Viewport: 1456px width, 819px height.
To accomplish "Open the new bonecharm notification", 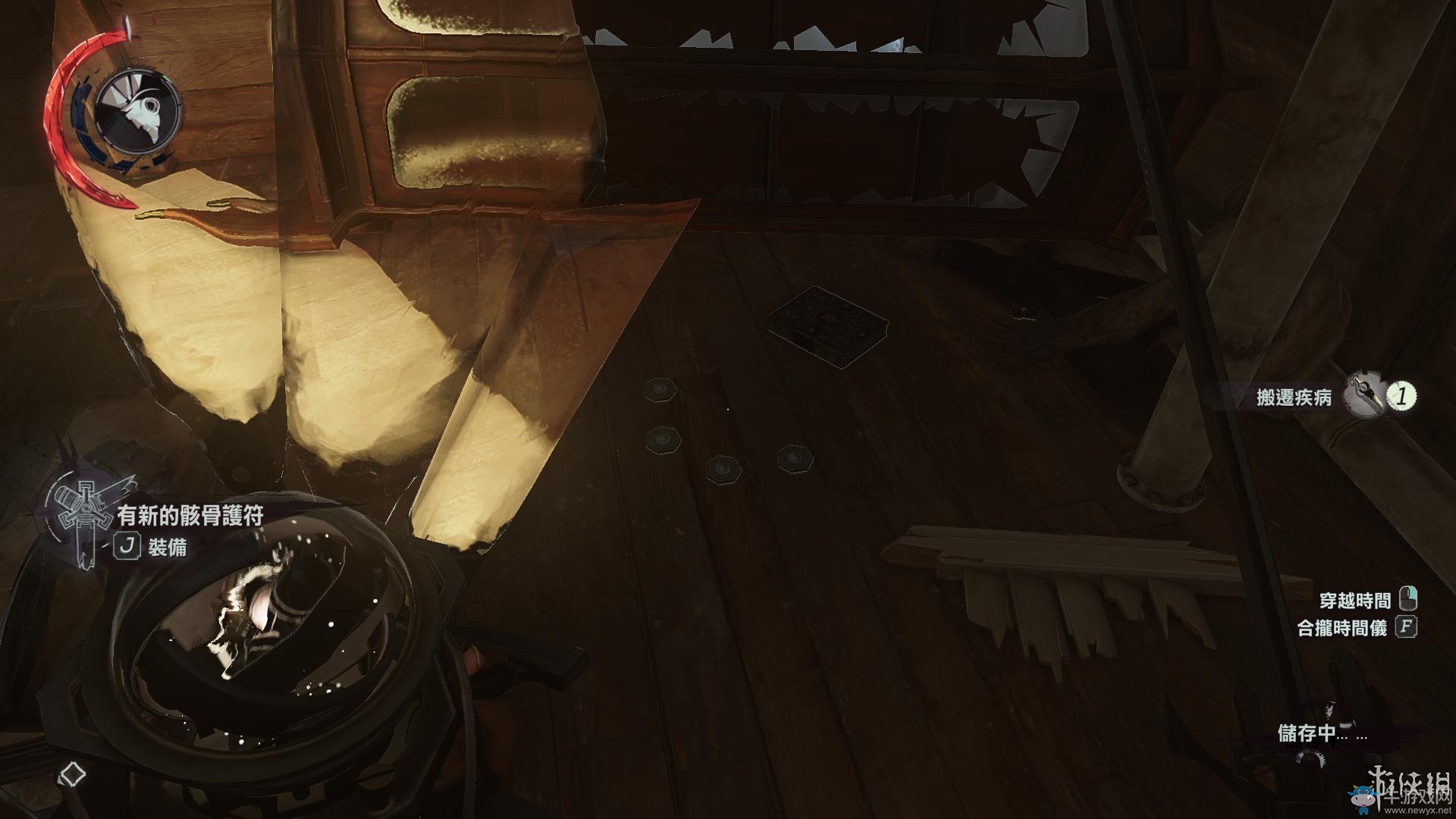I will tap(190, 516).
